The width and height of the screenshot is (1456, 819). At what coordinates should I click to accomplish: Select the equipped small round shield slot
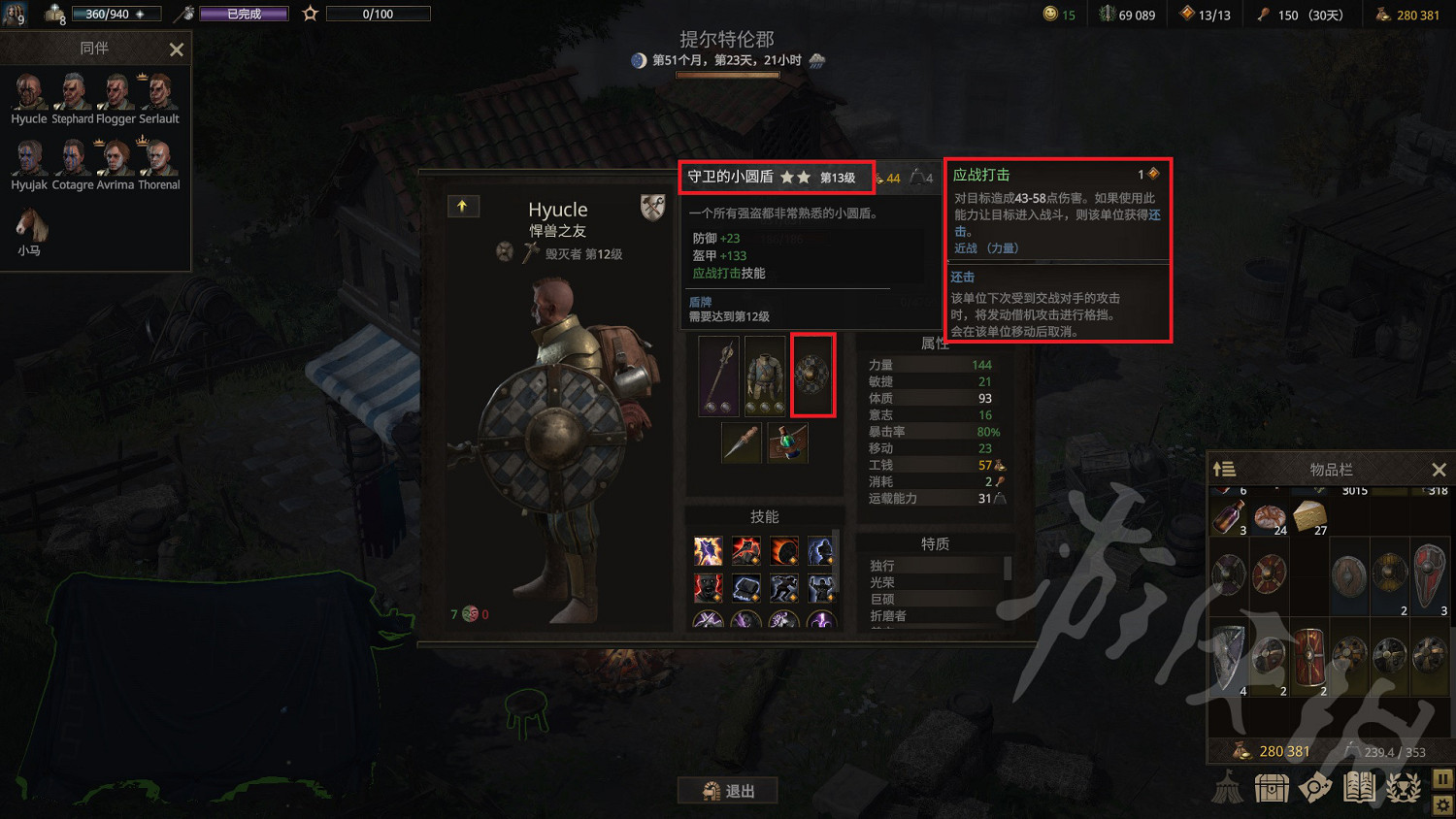click(x=812, y=376)
